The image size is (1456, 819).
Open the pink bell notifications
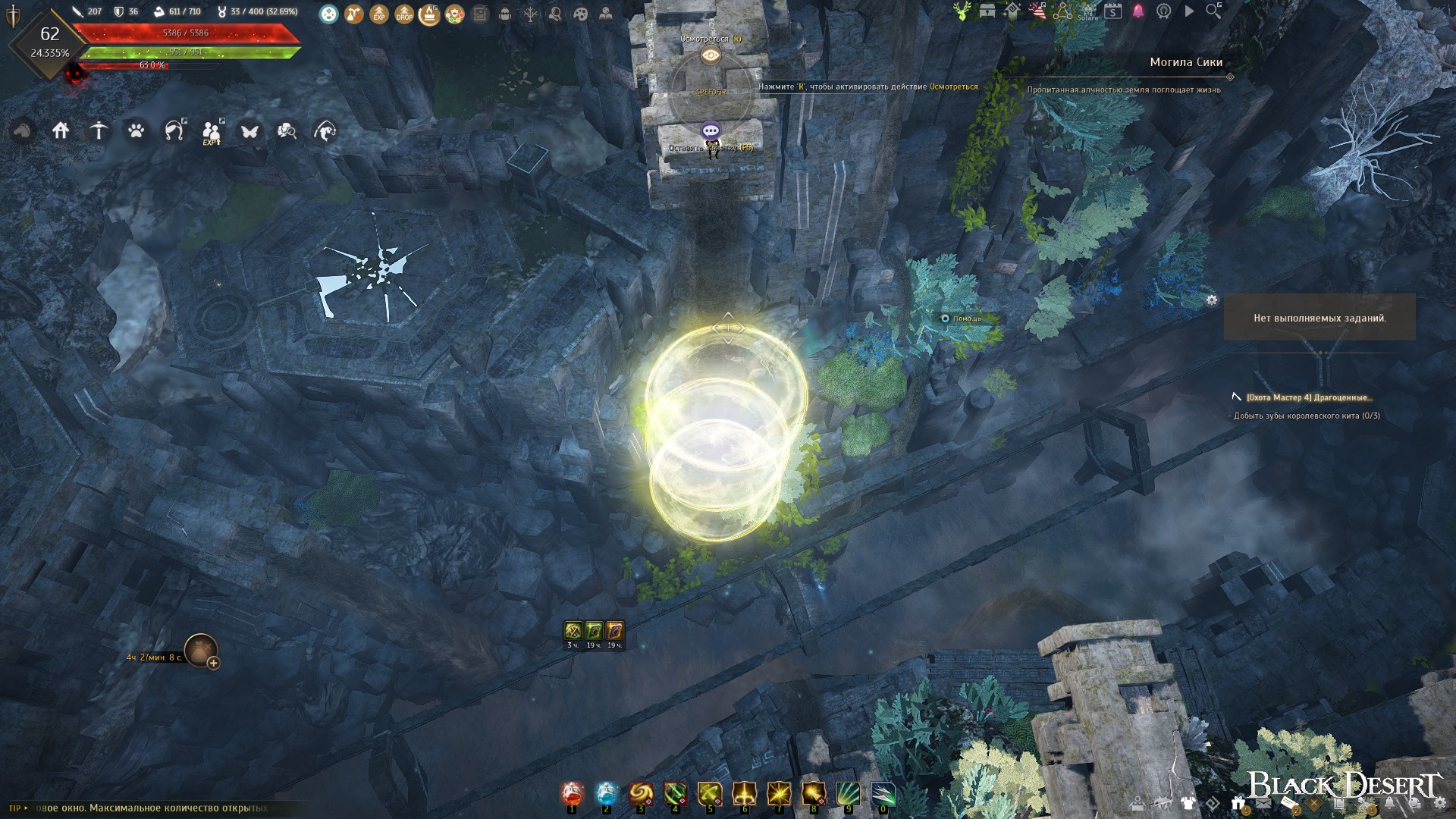1138,11
